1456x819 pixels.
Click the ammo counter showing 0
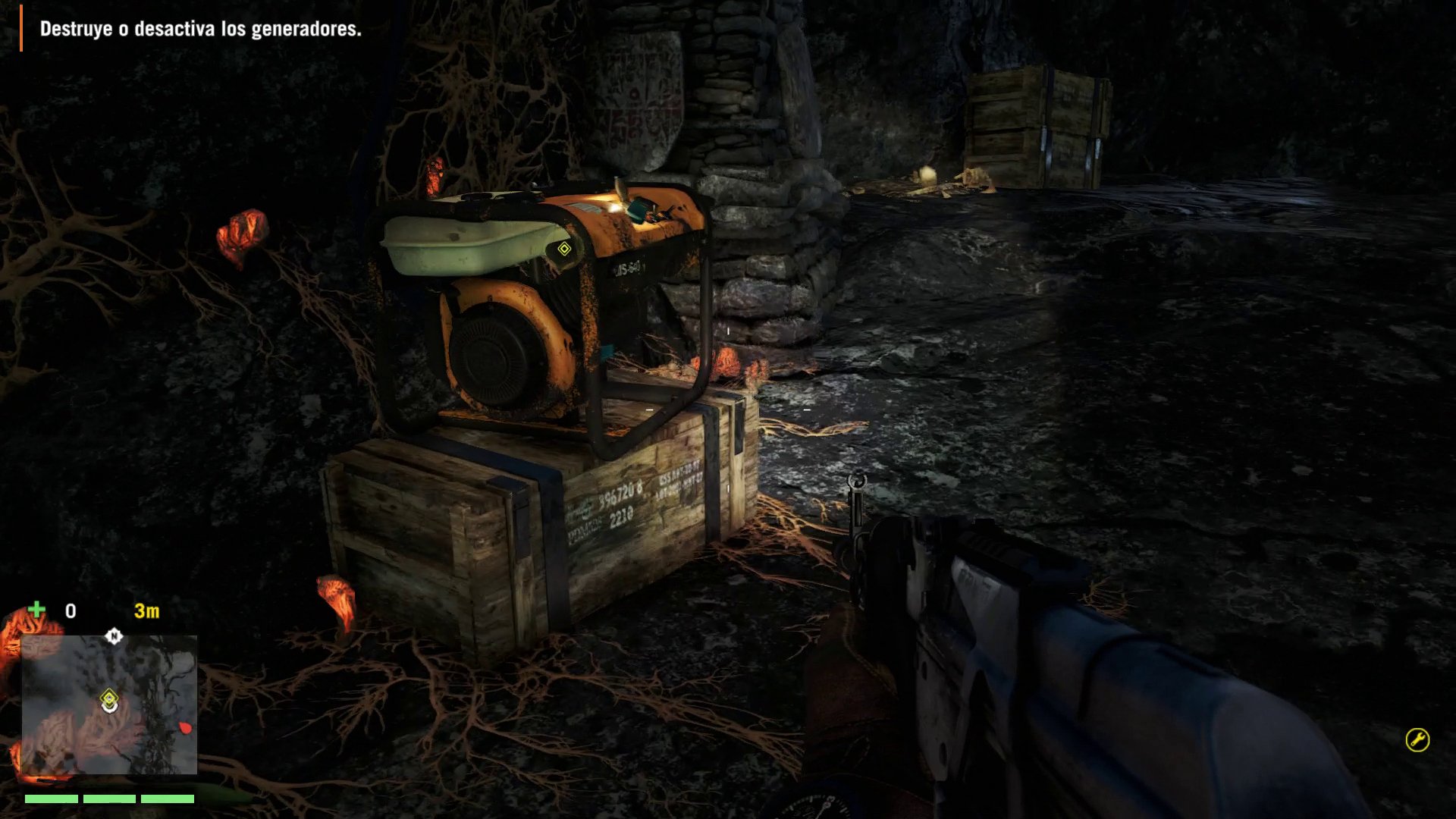[70, 610]
